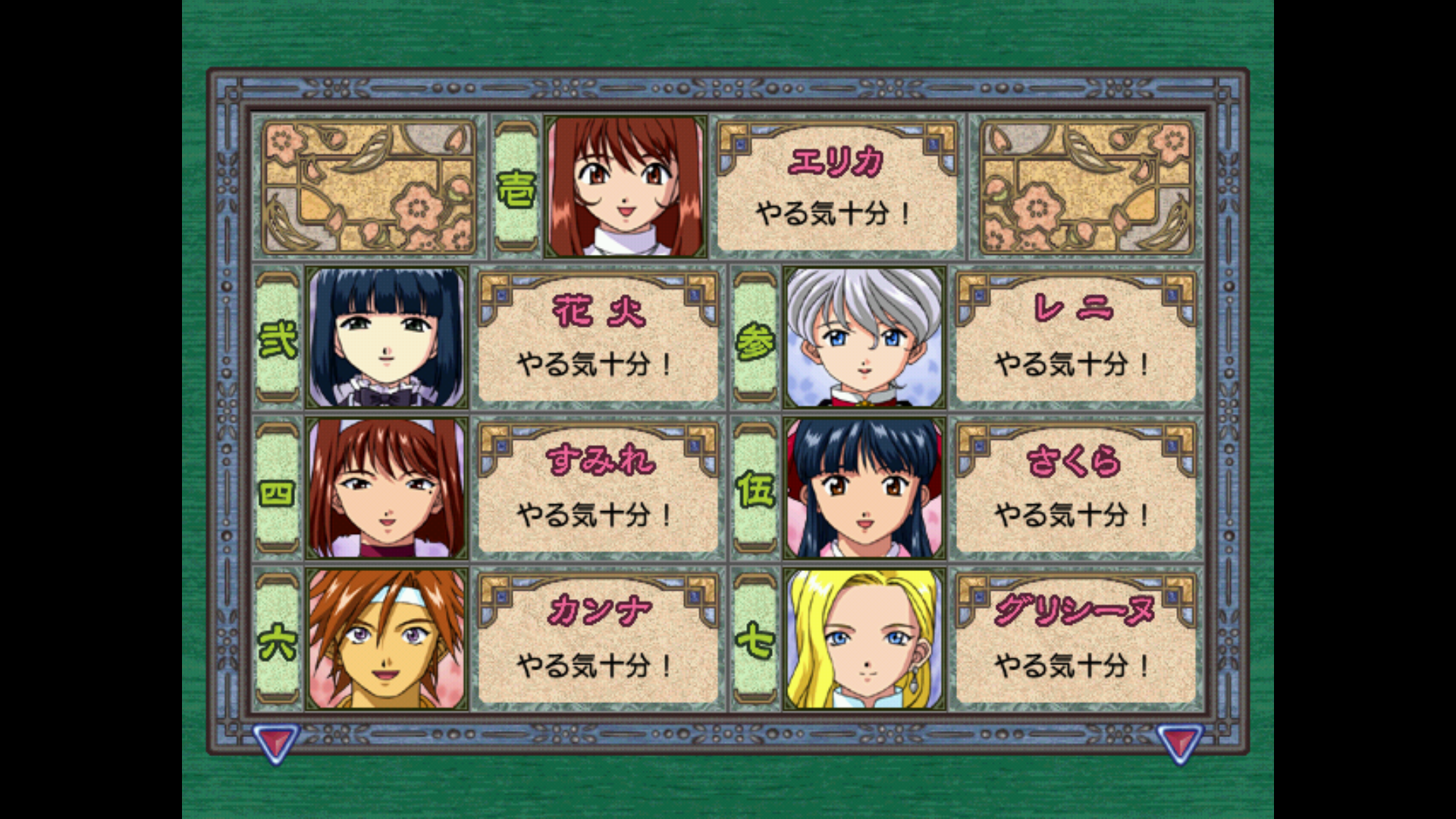Choose the エリカ name panel
The height and width of the screenshot is (819, 1456).
(x=836, y=187)
